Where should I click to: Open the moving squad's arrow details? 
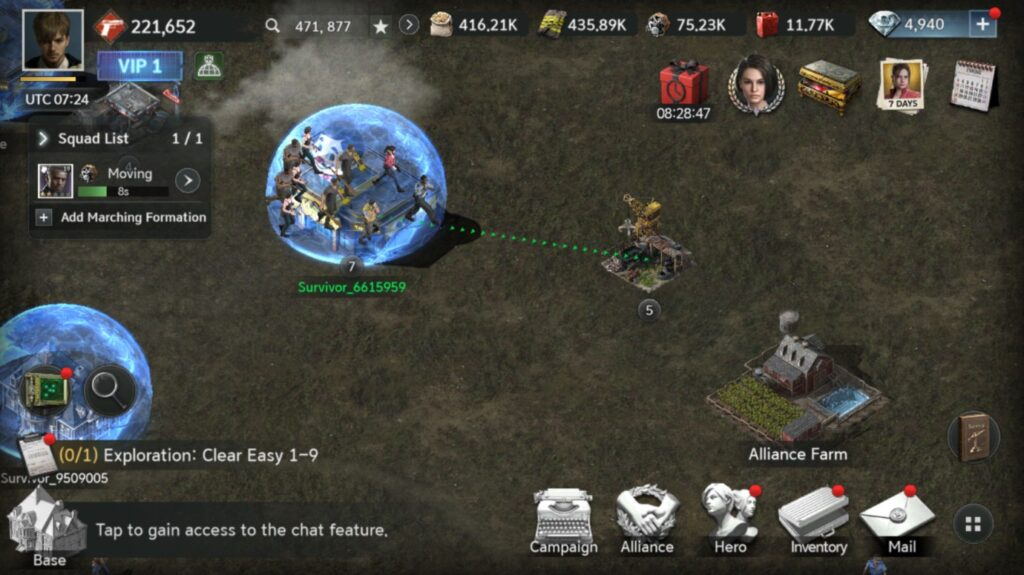(x=187, y=181)
